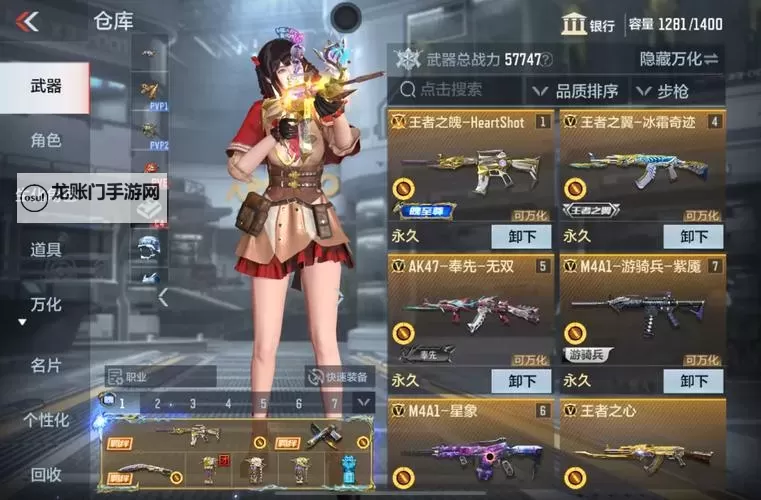Select the 道具 tab
761x500 pixels.
[45, 249]
